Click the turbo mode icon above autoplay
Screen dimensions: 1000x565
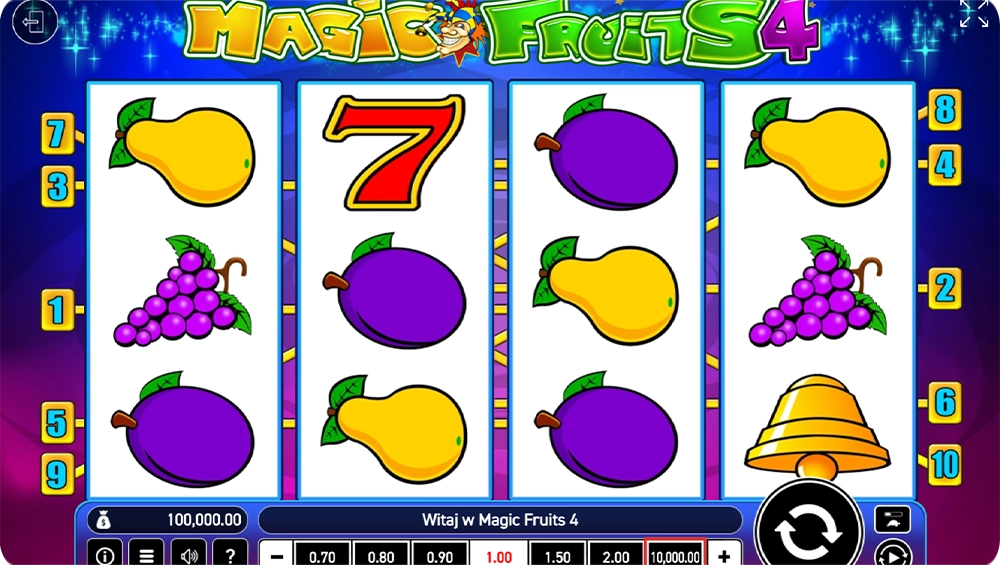[x=892, y=519]
